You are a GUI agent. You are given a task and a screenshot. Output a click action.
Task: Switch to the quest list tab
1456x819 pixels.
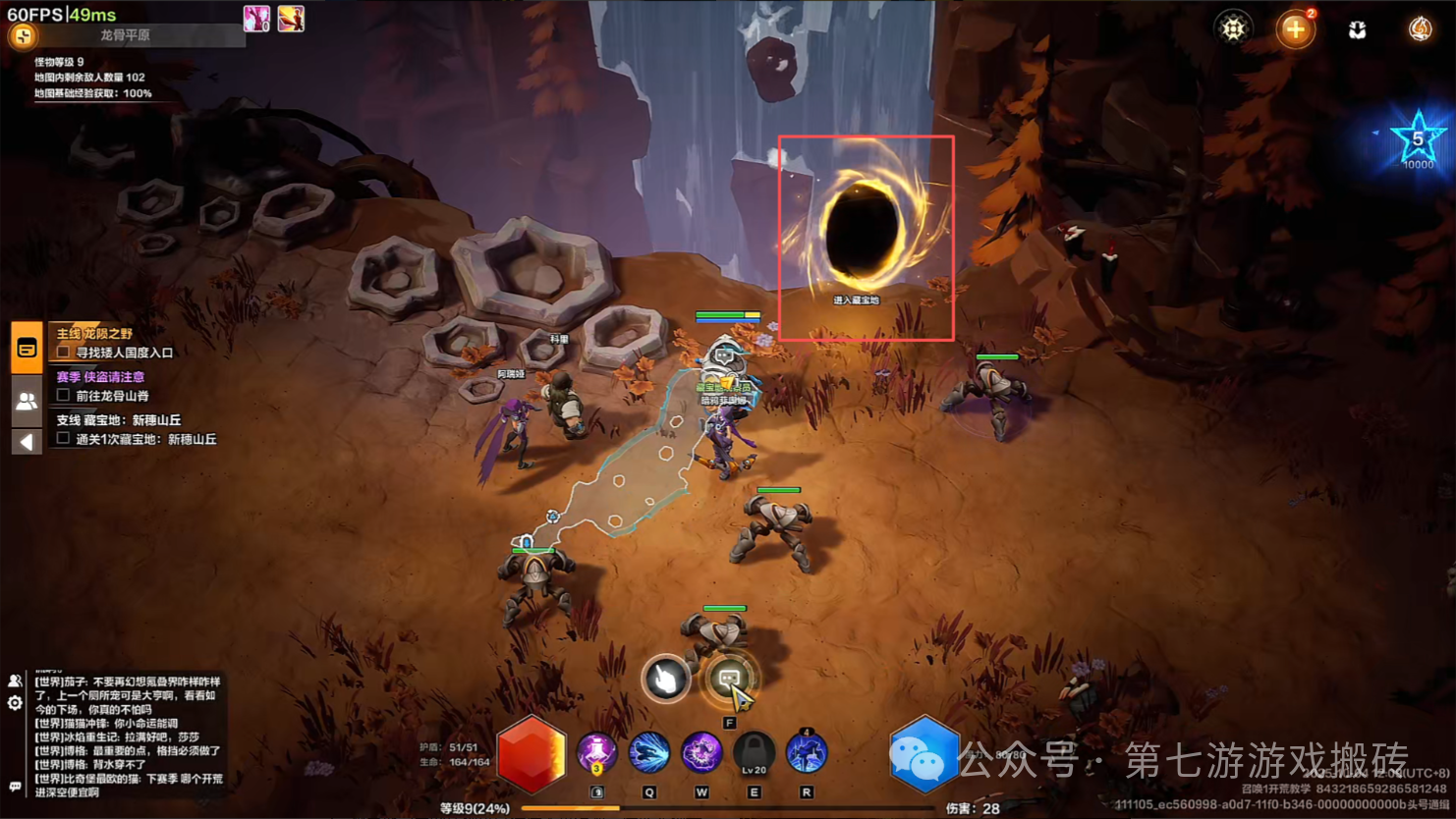point(27,348)
